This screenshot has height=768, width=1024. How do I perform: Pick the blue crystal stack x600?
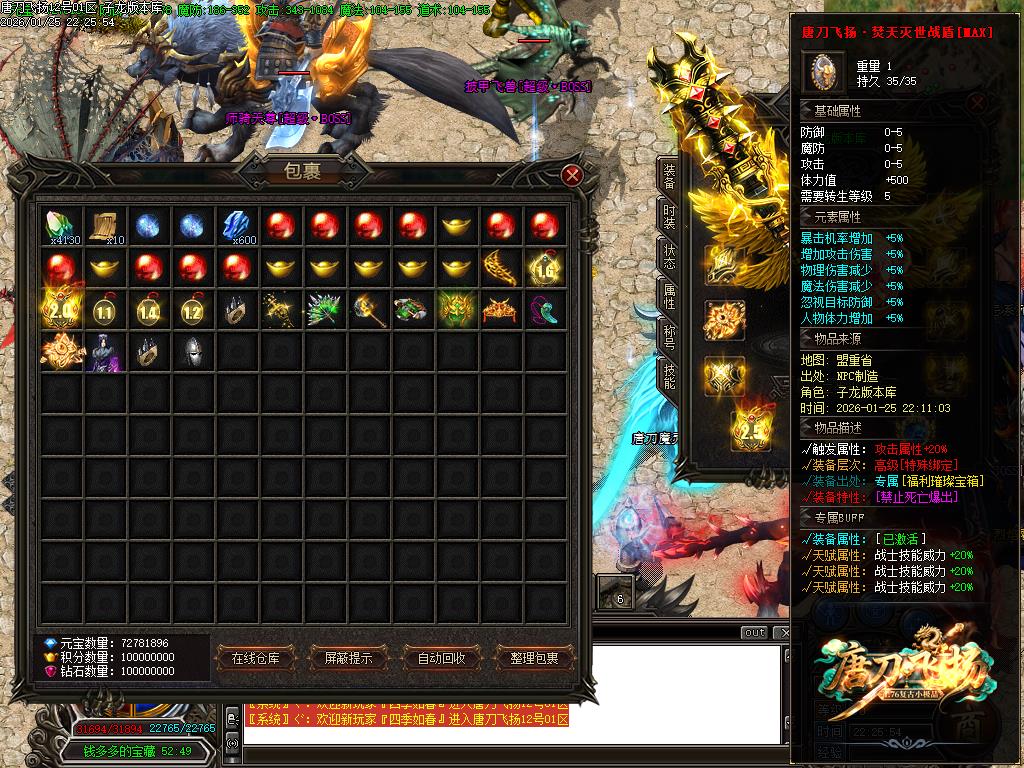coord(237,226)
